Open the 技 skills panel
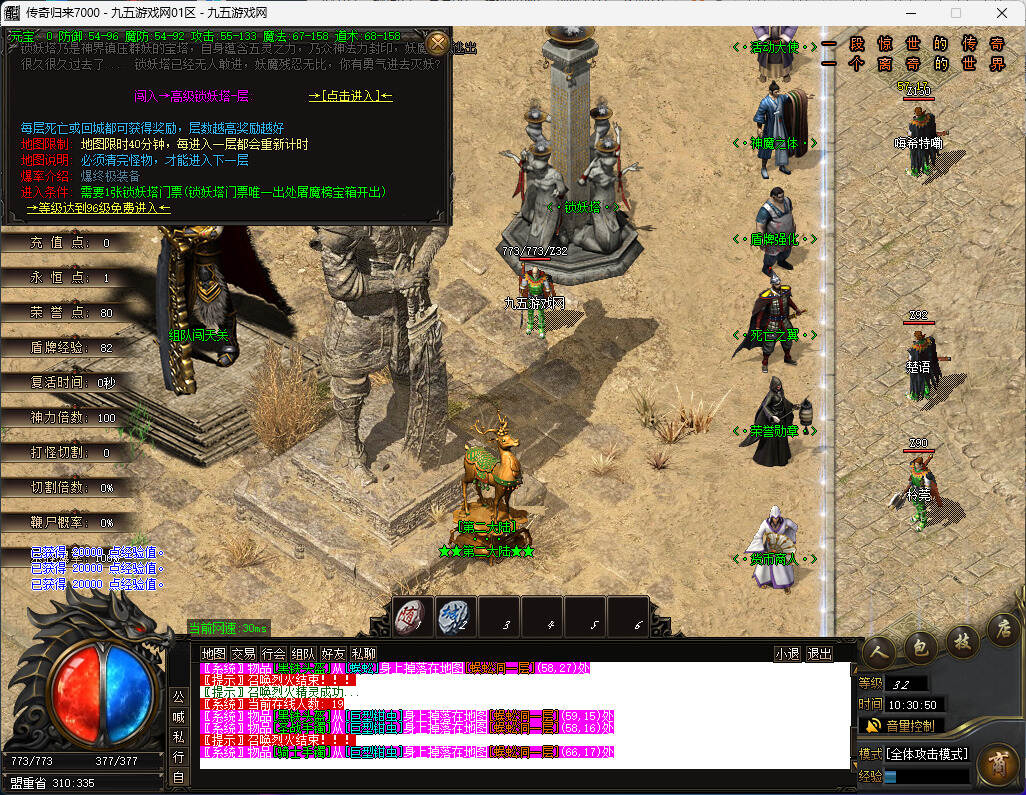Image resolution: width=1026 pixels, height=795 pixels. 961,640
